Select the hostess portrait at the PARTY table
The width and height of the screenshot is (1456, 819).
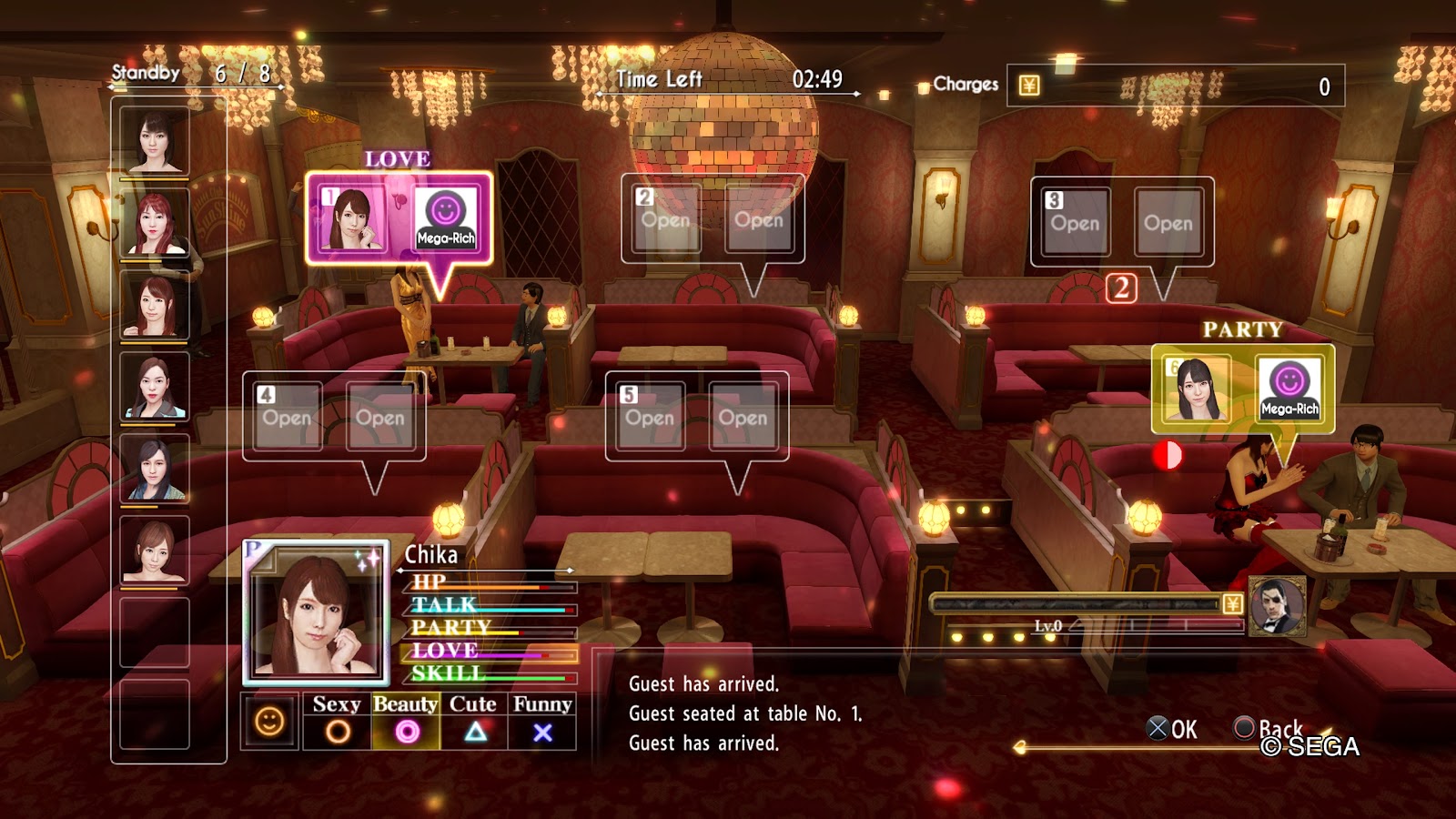tap(1195, 389)
